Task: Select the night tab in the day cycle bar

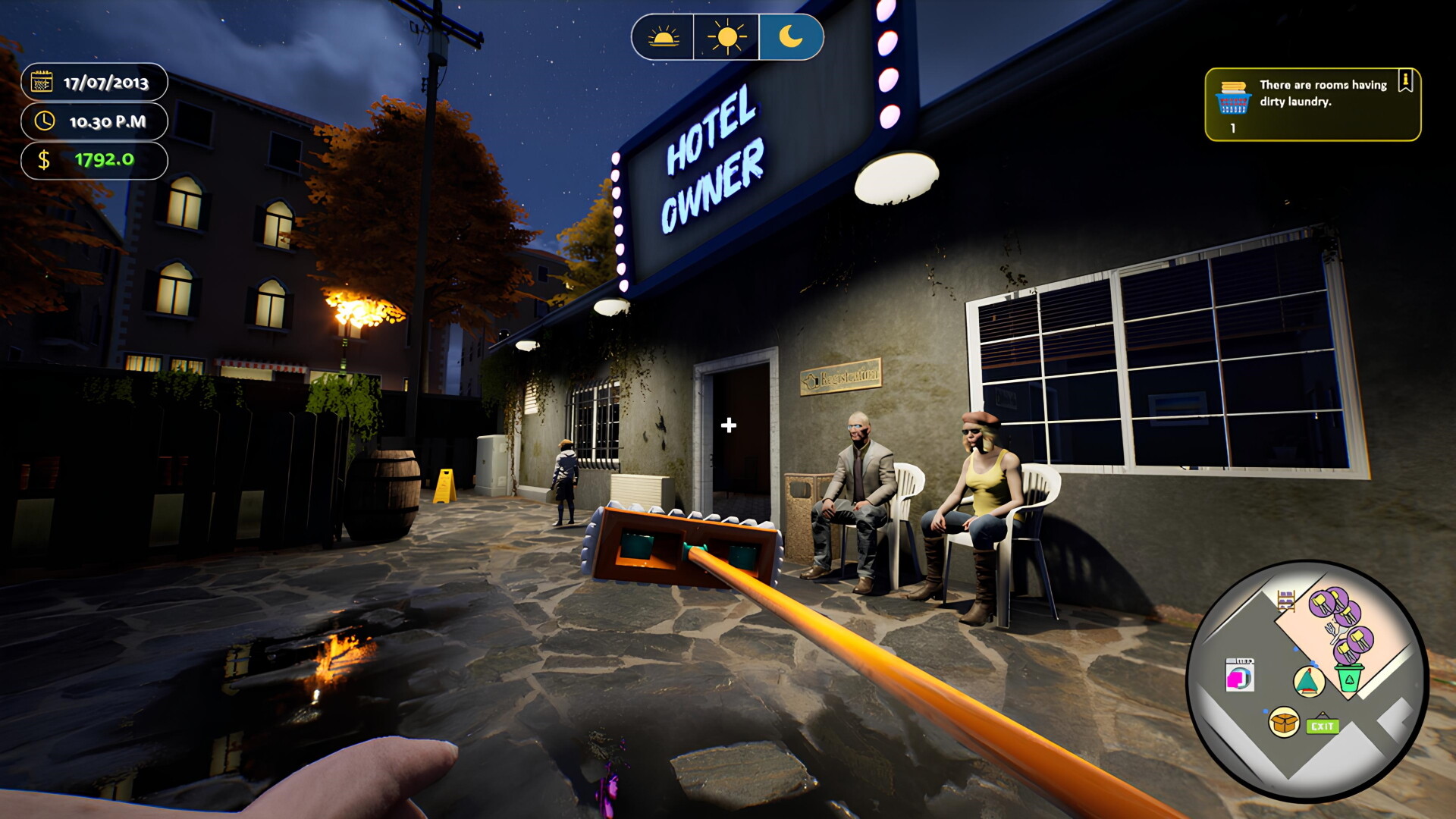Action: pyautogui.click(x=789, y=36)
